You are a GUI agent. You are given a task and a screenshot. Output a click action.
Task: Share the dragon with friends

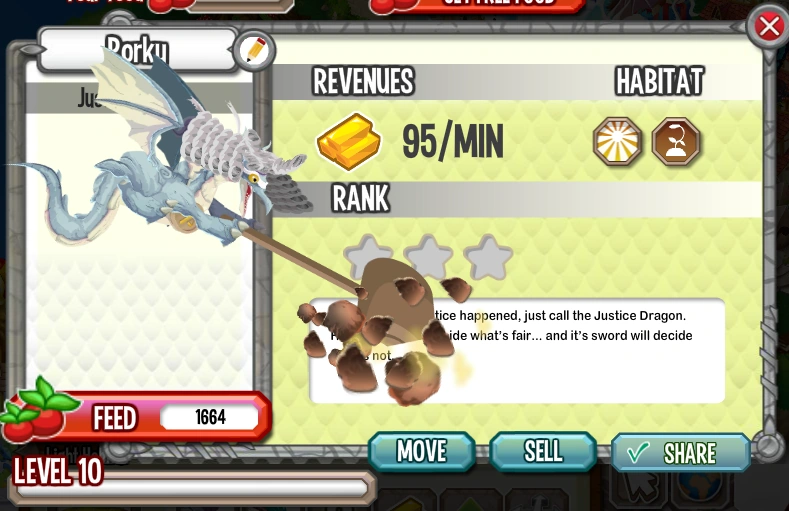click(680, 452)
